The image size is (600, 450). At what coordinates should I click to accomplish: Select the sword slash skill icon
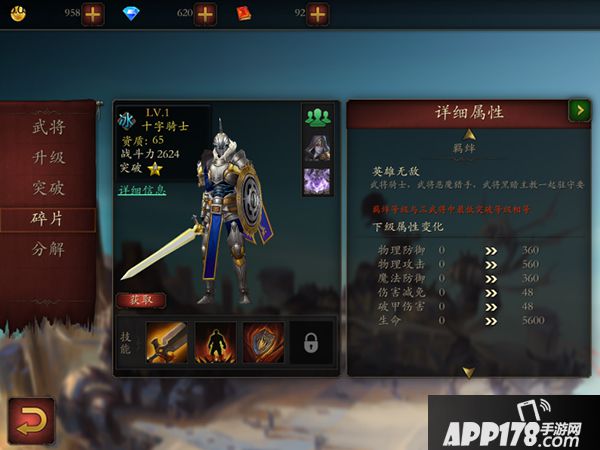[x=167, y=342]
